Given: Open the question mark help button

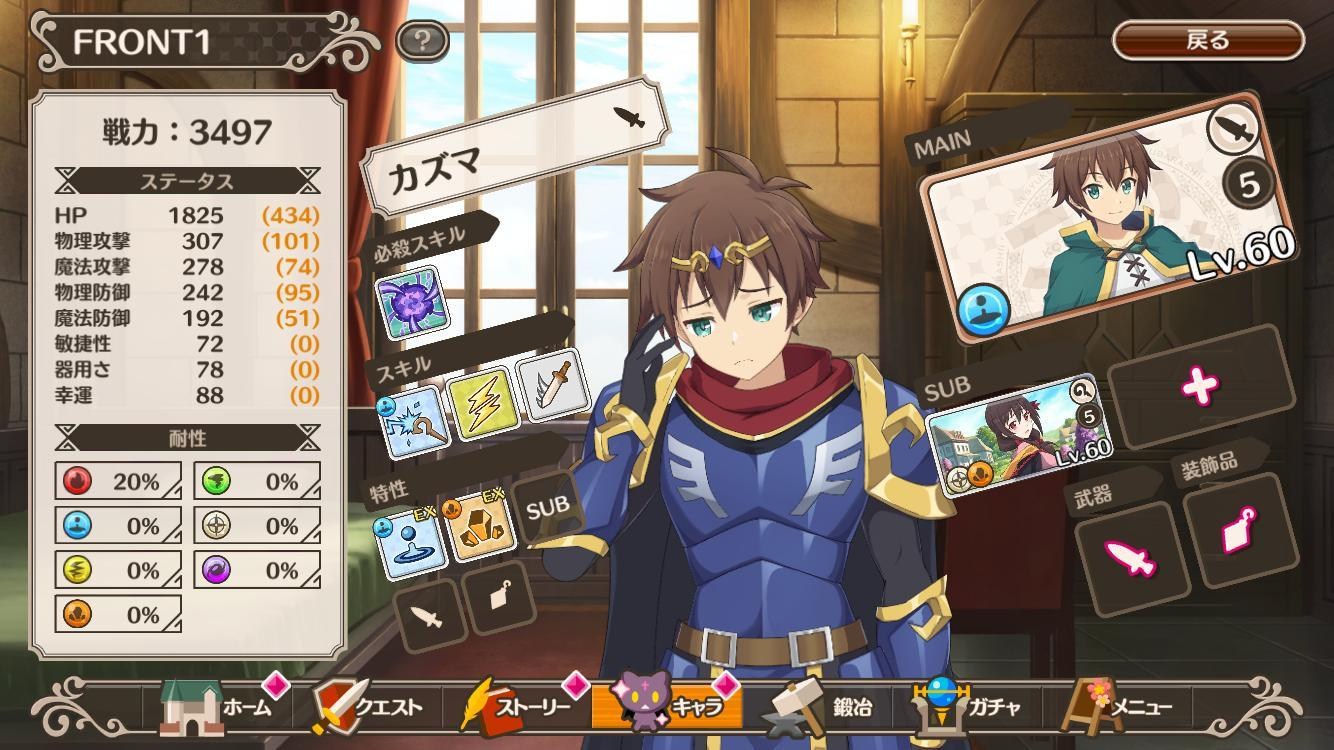Looking at the screenshot, I should pos(422,41).
